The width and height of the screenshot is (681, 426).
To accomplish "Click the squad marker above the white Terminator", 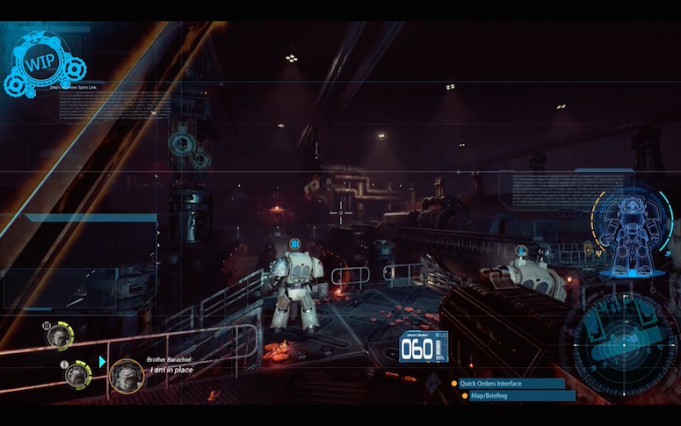I will pyautogui.click(x=295, y=243).
